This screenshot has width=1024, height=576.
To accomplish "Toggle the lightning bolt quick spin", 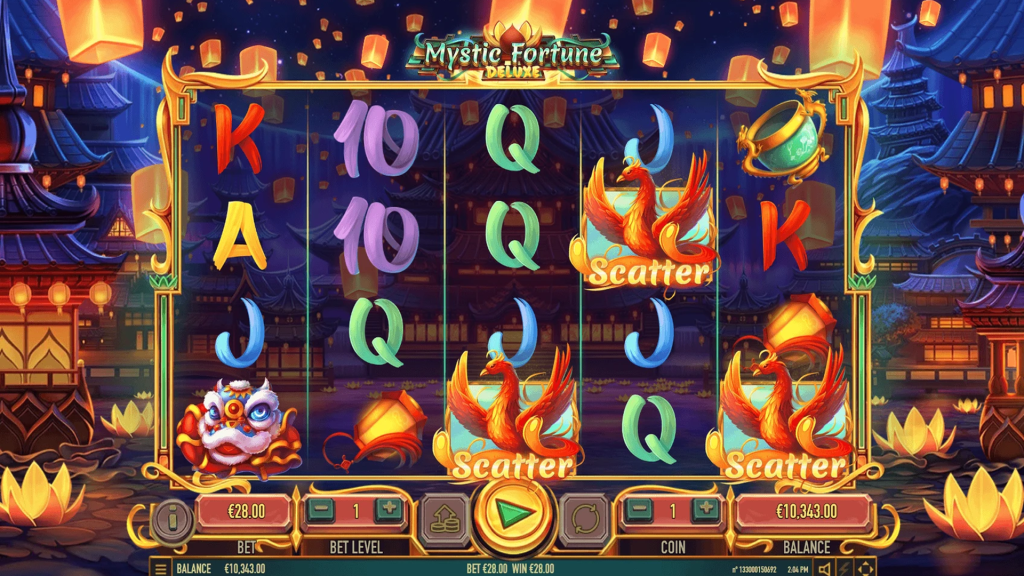I will [846, 568].
